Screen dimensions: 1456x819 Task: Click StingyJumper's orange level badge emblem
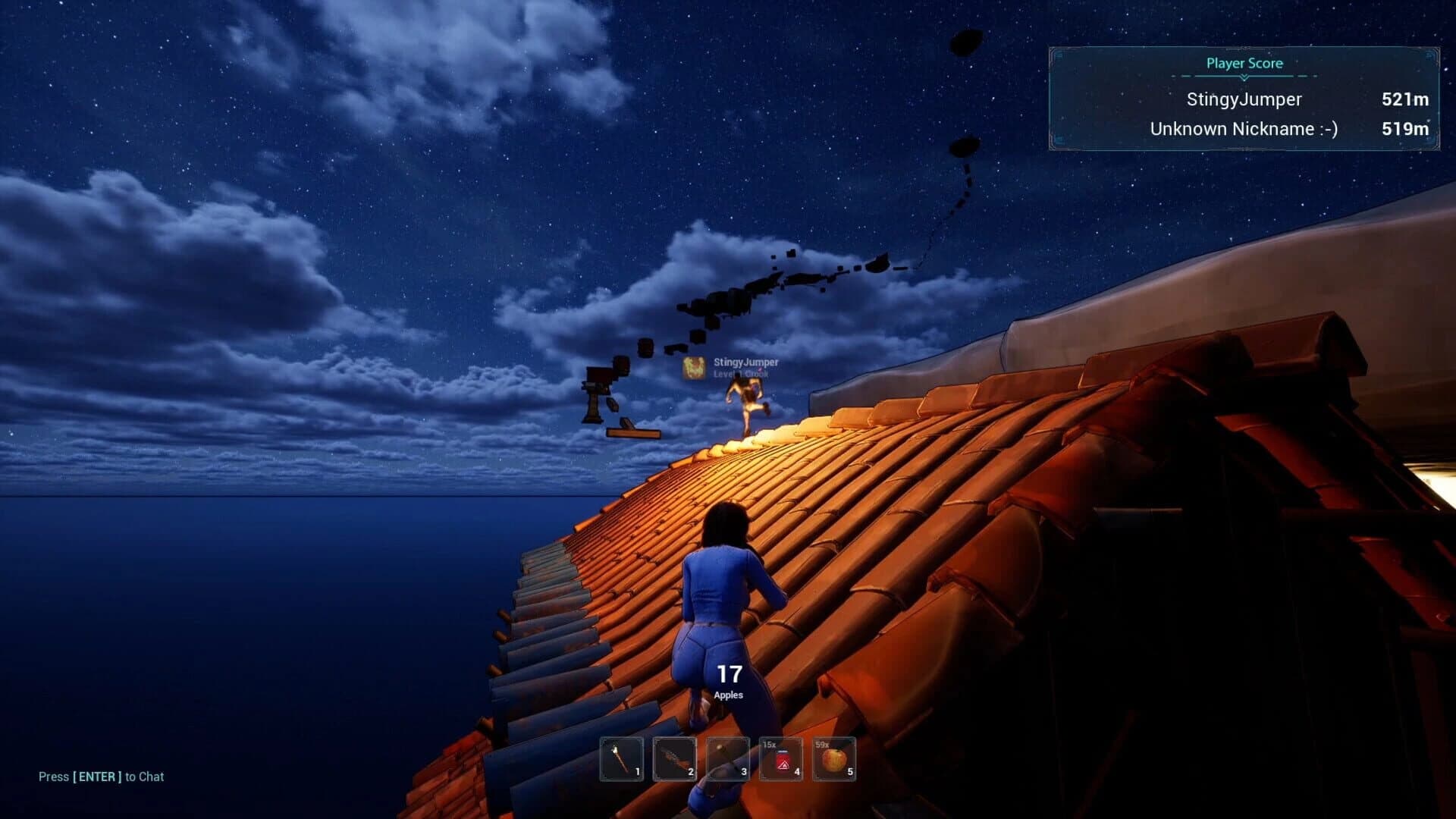point(694,367)
